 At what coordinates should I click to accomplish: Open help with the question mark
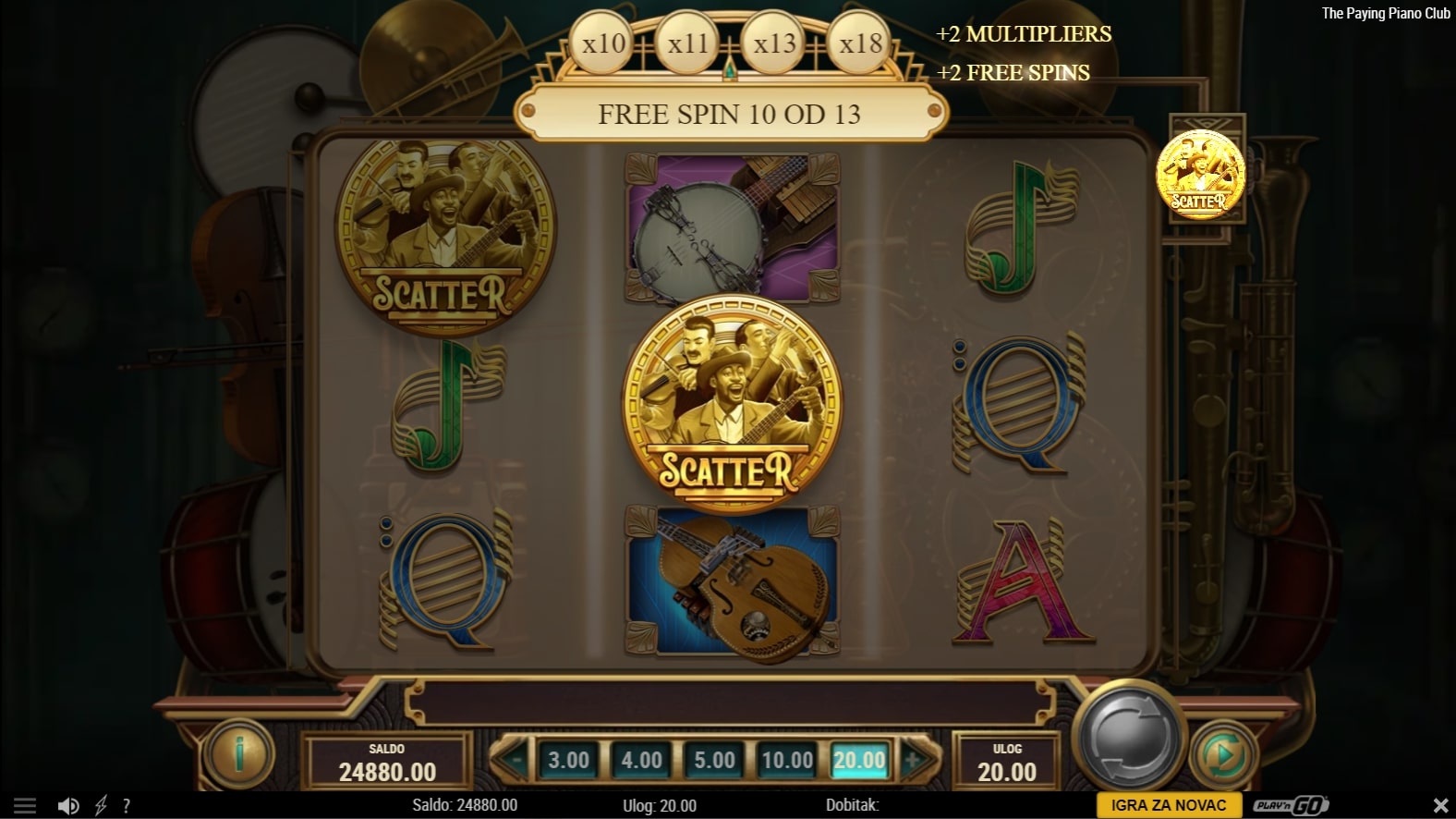(x=127, y=806)
